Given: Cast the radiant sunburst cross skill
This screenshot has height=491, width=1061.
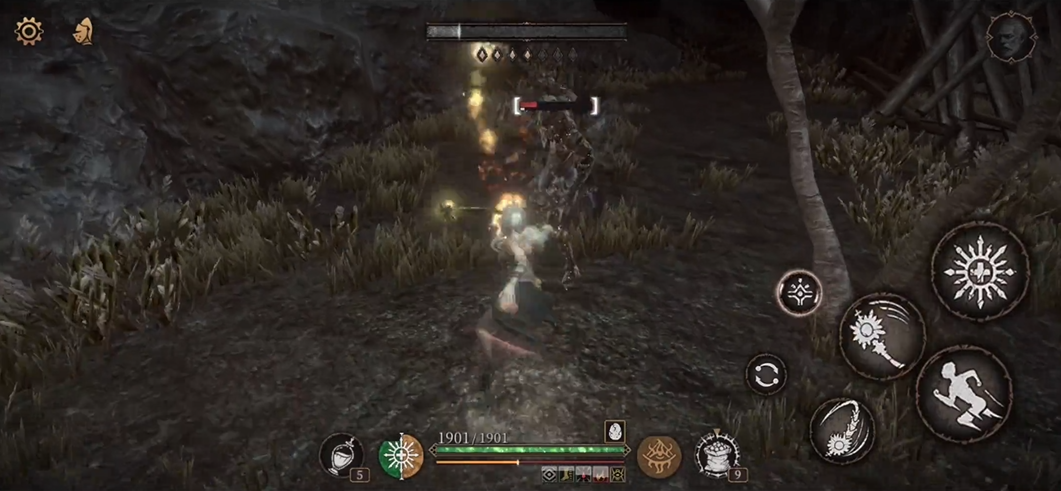Looking at the screenshot, I should coord(979,271).
